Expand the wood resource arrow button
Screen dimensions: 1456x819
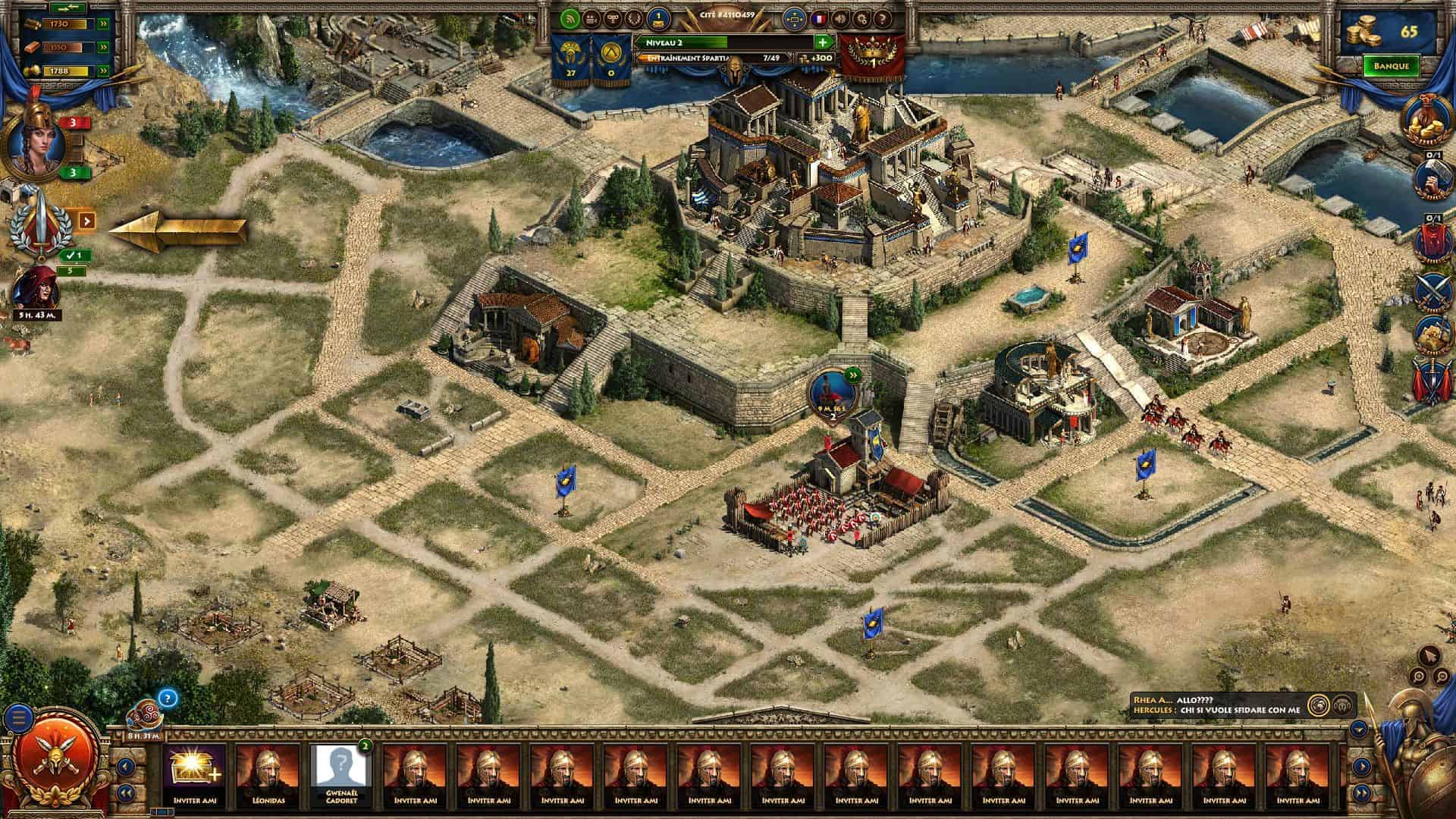[x=103, y=24]
